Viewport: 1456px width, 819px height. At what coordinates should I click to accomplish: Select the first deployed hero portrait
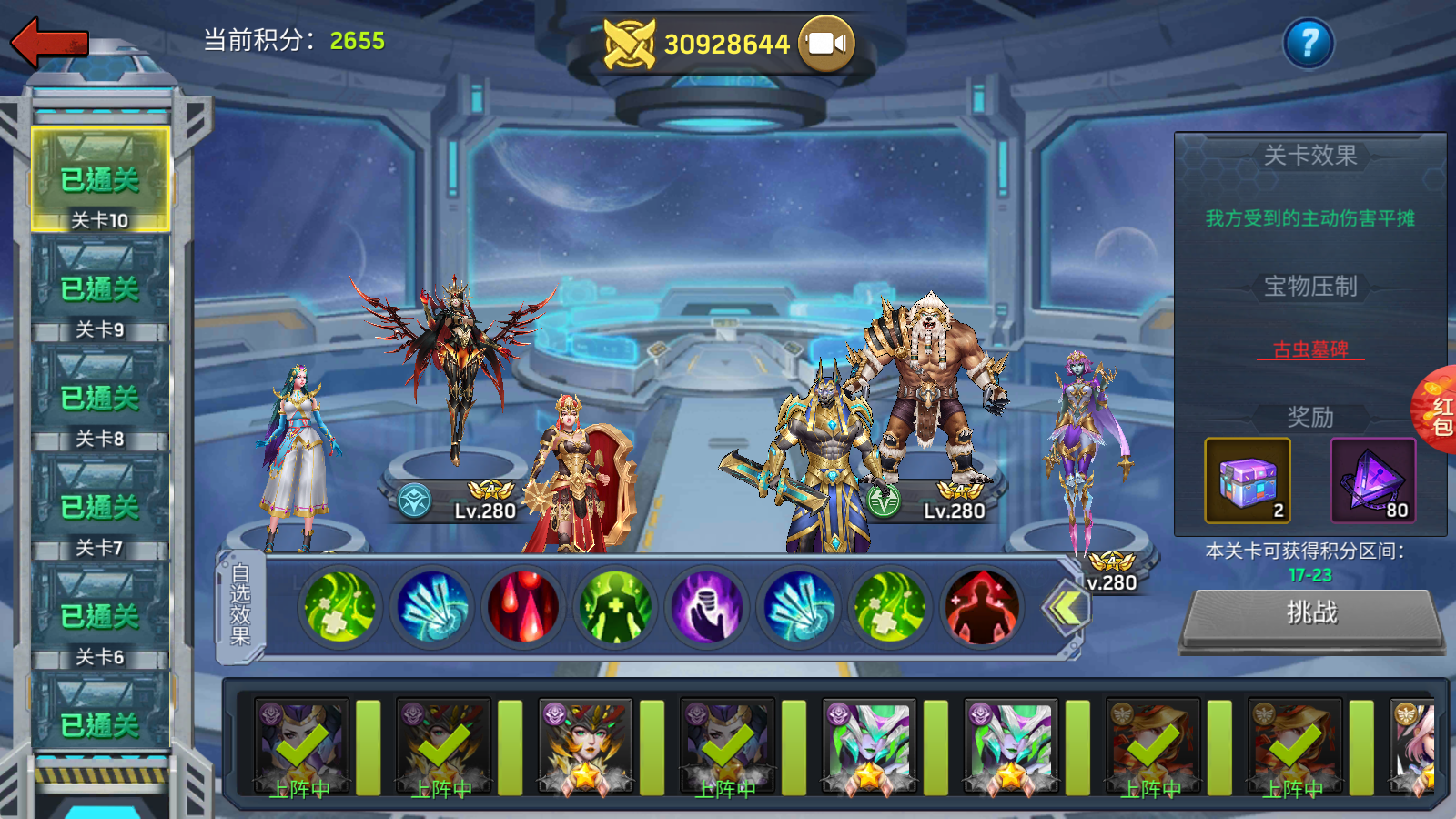coord(301,748)
